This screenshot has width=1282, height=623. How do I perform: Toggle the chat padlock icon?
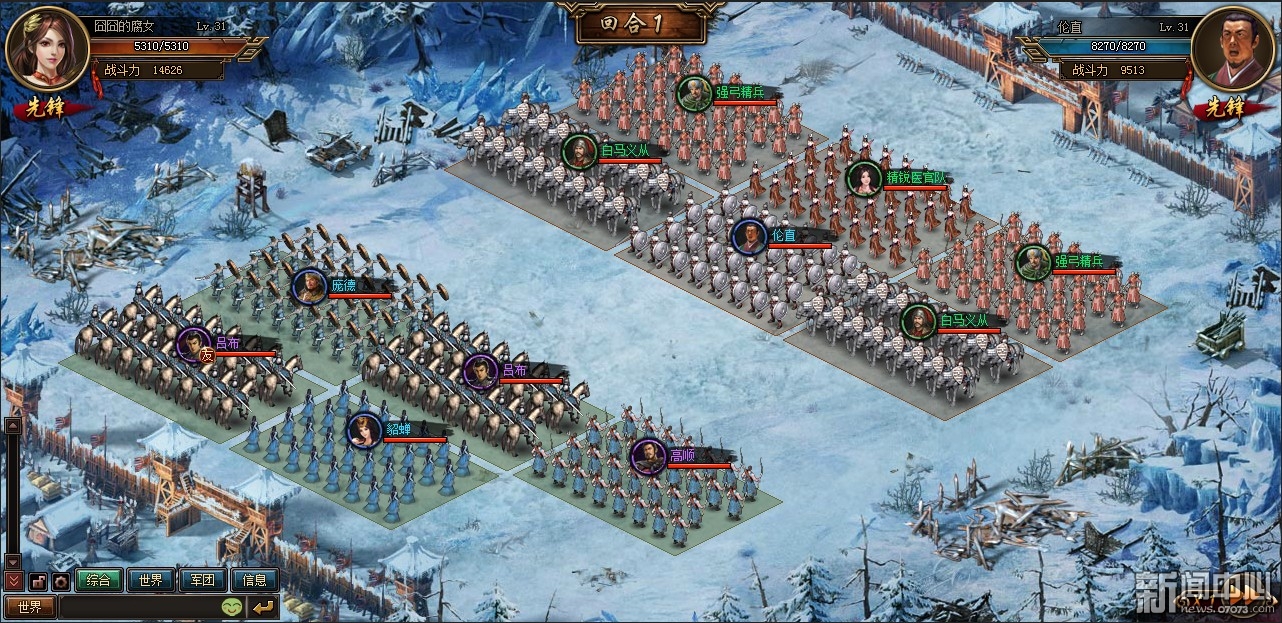pos(39,580)
